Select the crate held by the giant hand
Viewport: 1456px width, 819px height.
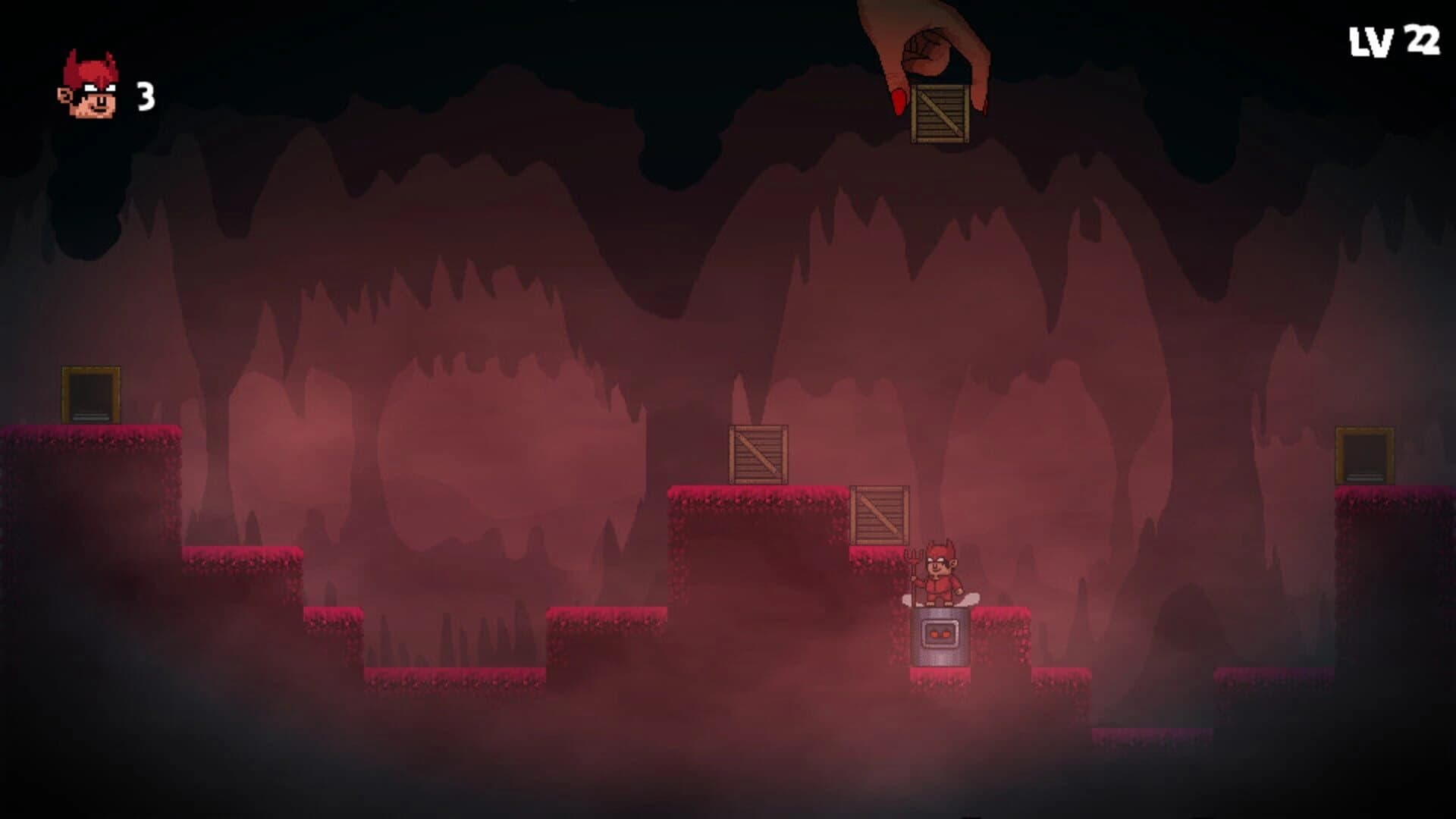pyautogui.click(x=940, y=114)
